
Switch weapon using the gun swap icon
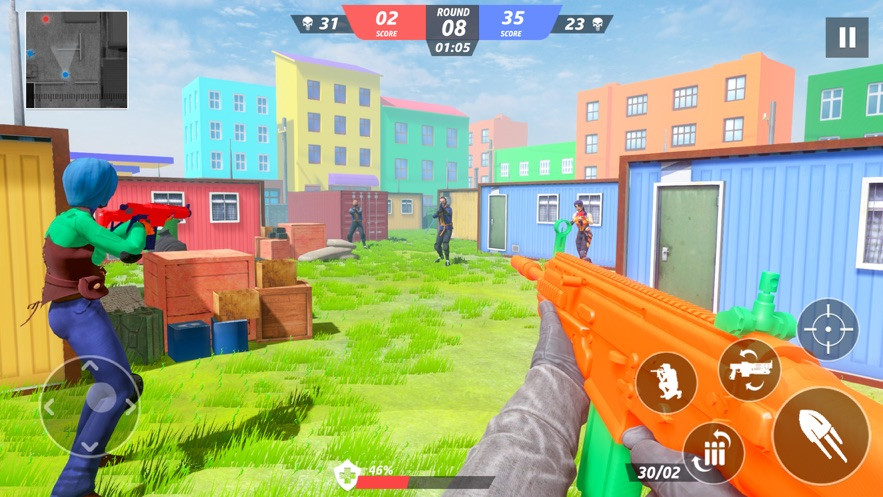[x=749, y=369]
